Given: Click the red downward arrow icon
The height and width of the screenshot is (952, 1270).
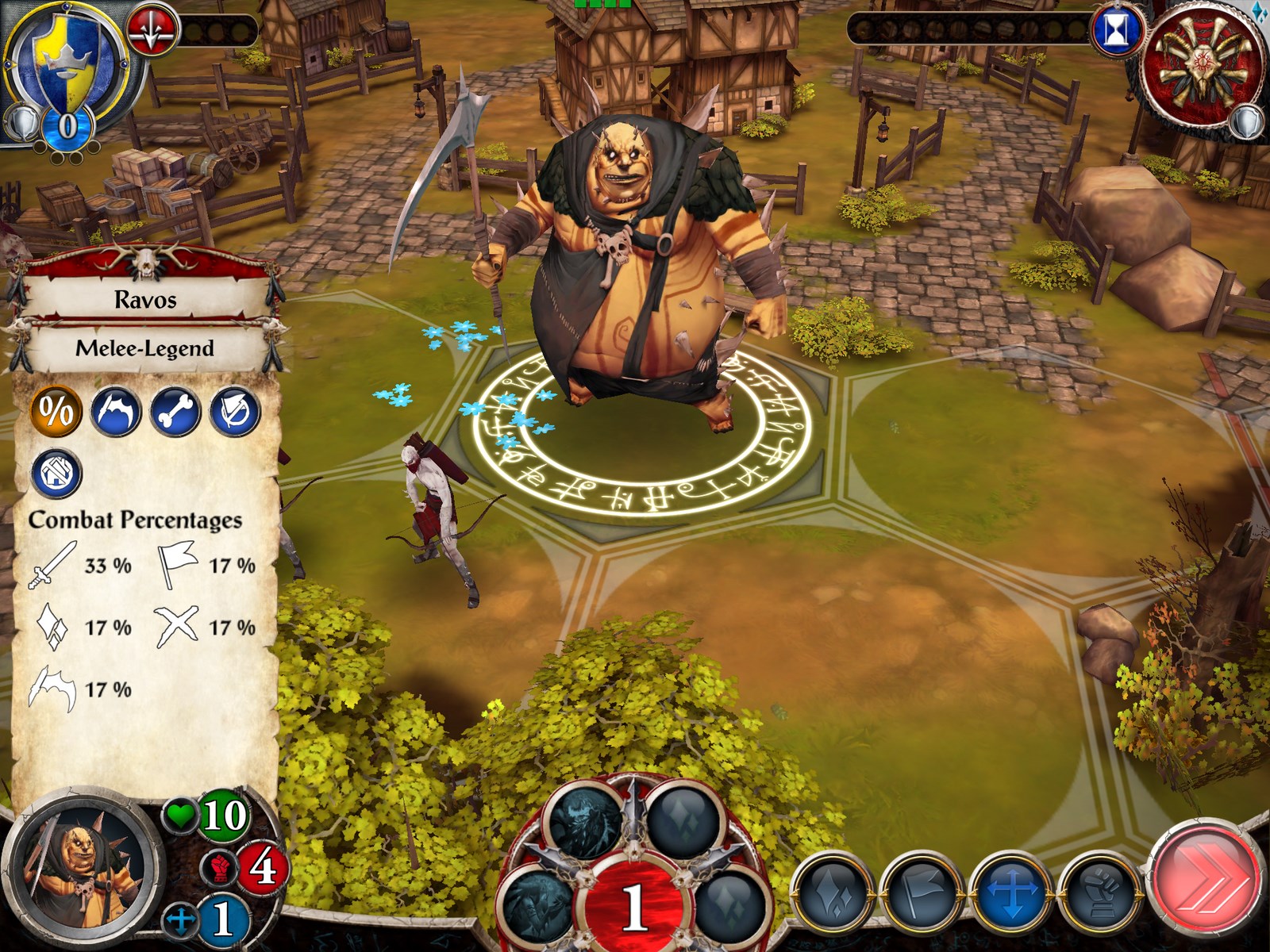Looking at the screenshot, I should click(153, 31).
